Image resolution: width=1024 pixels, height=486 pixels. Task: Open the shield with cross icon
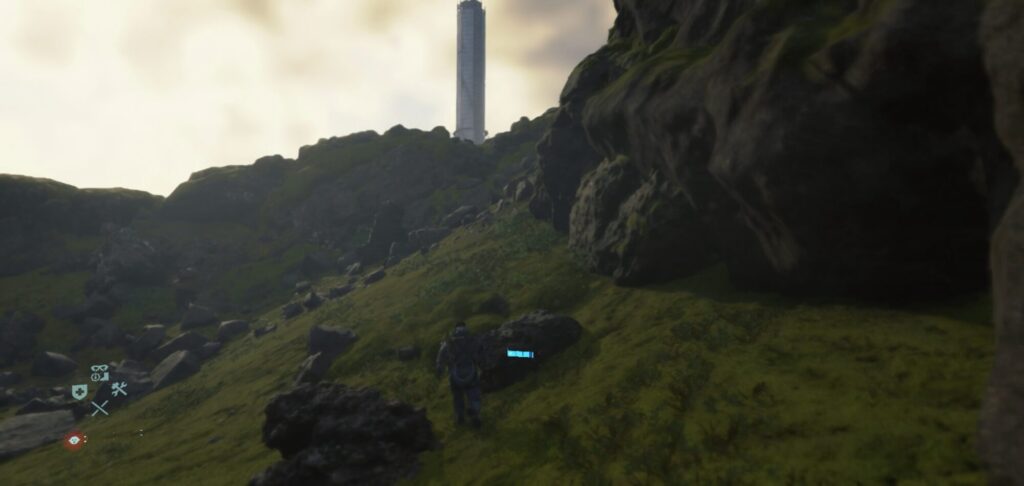79,391
